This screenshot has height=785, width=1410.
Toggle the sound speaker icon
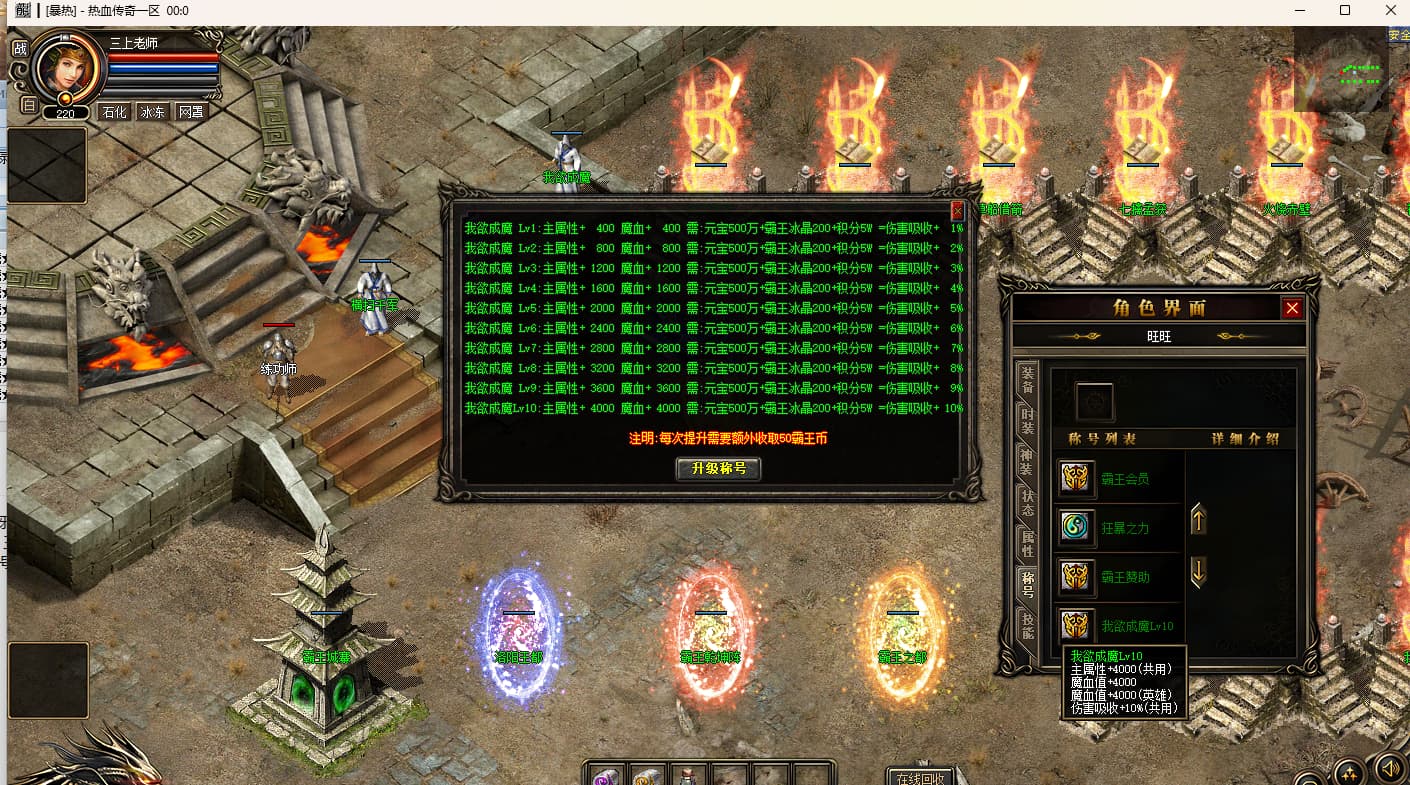(1388, 767)
